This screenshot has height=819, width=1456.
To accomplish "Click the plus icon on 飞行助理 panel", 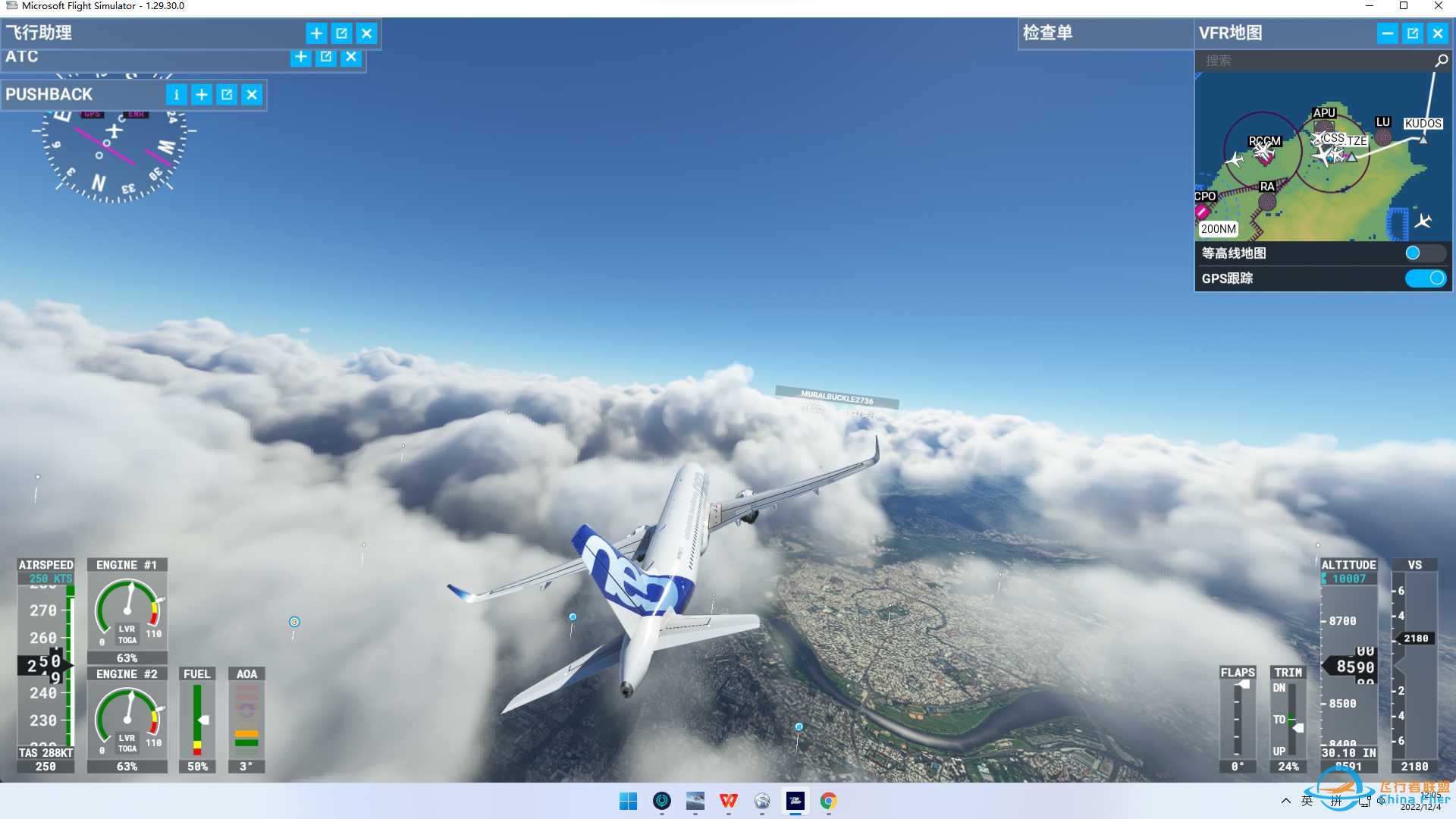I will pyautogui.click(x=316, y=33).
